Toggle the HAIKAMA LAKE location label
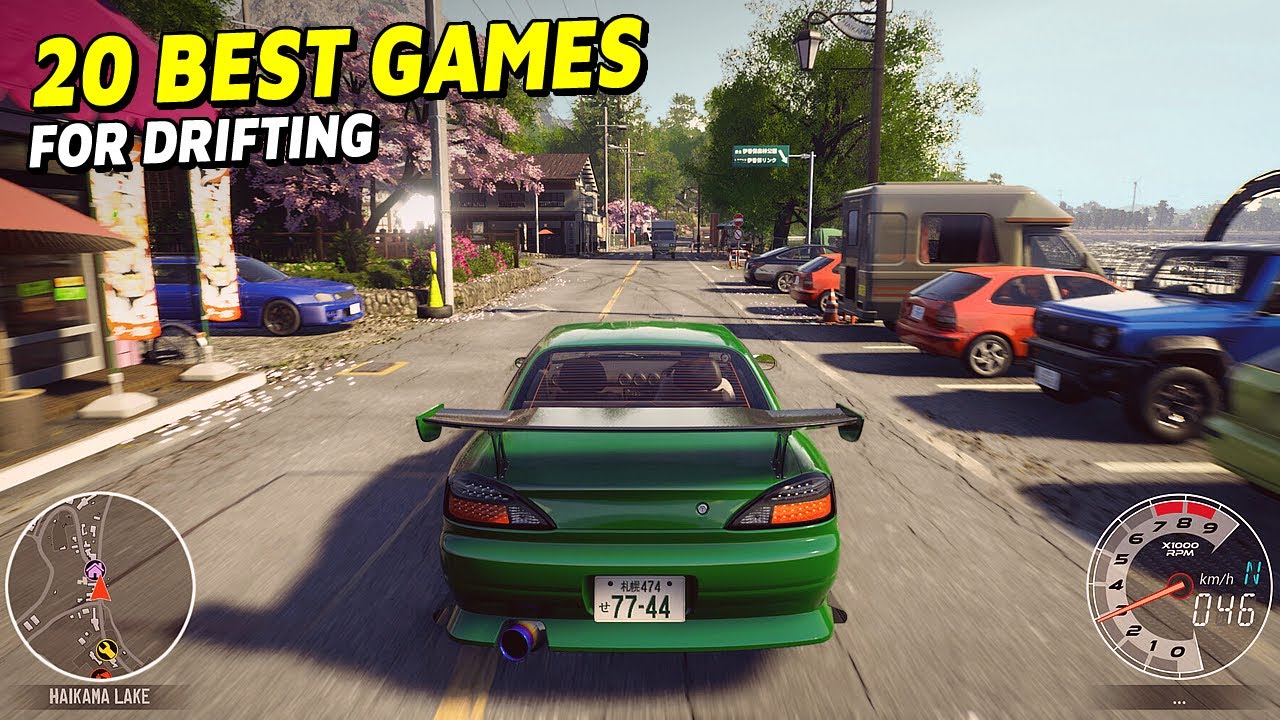The width and height of the screenshot is (1280, 720). click(100, 694)
